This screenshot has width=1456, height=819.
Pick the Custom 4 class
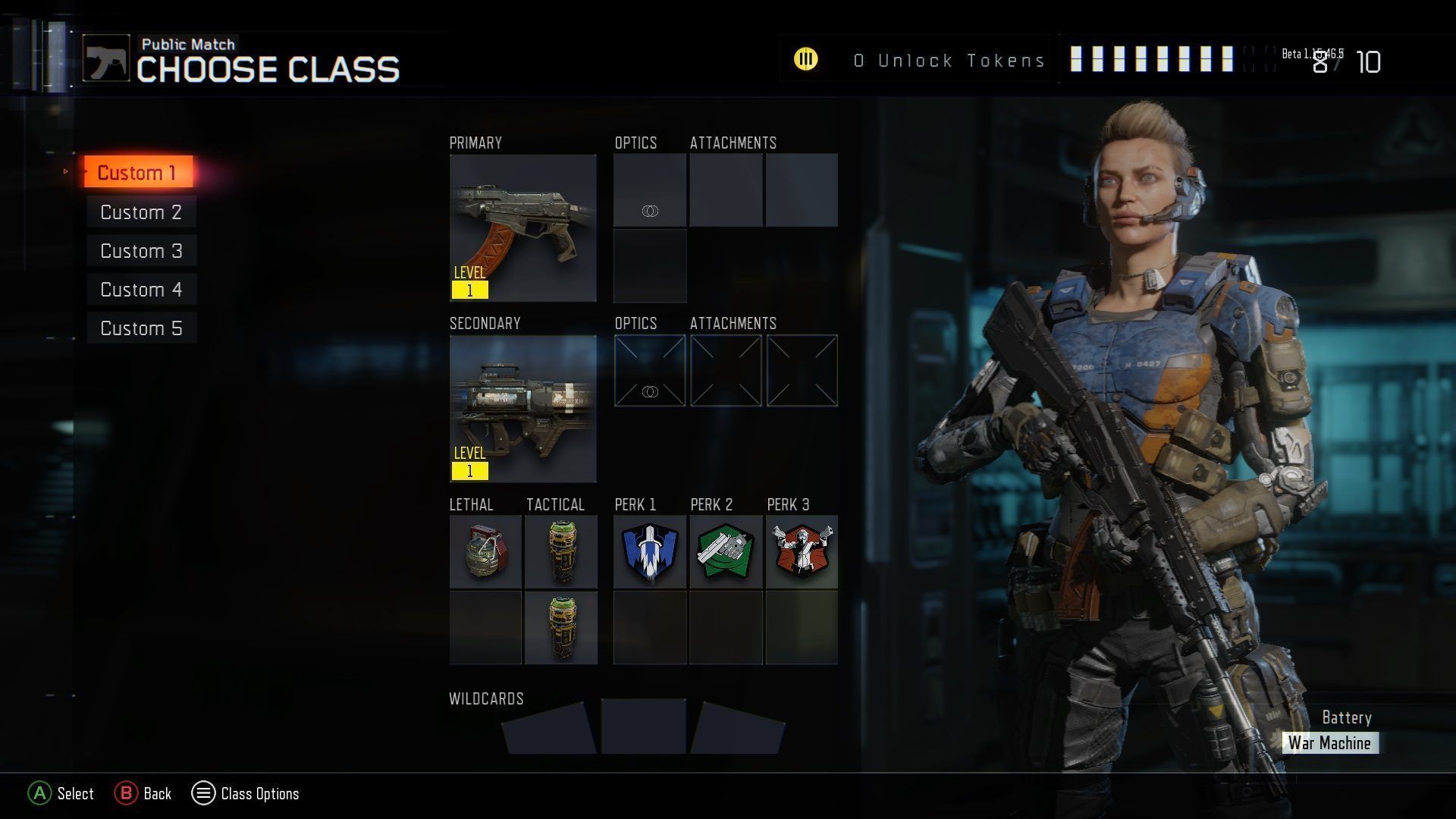(141, 290)
